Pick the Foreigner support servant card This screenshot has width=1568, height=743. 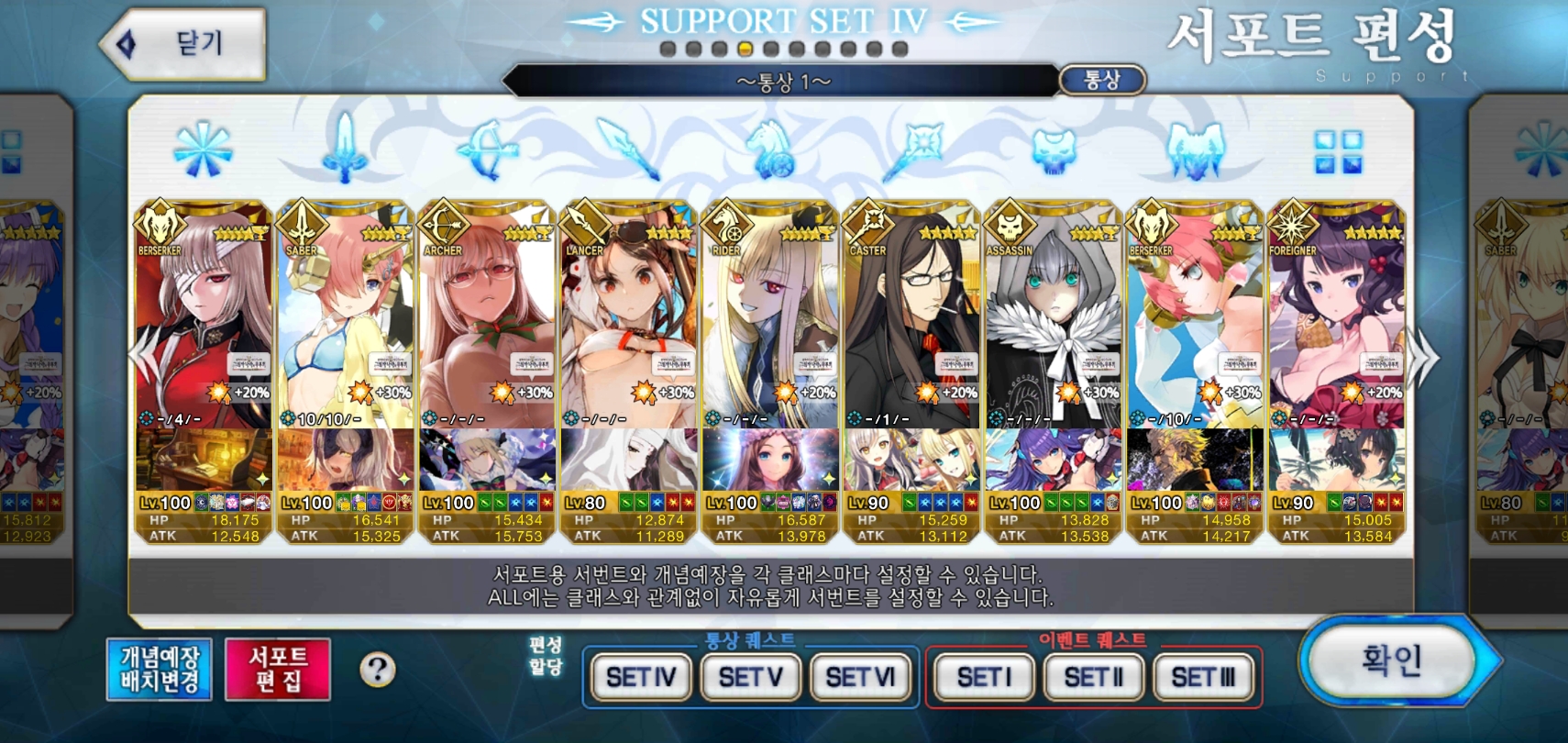[x=1336, y=321]
